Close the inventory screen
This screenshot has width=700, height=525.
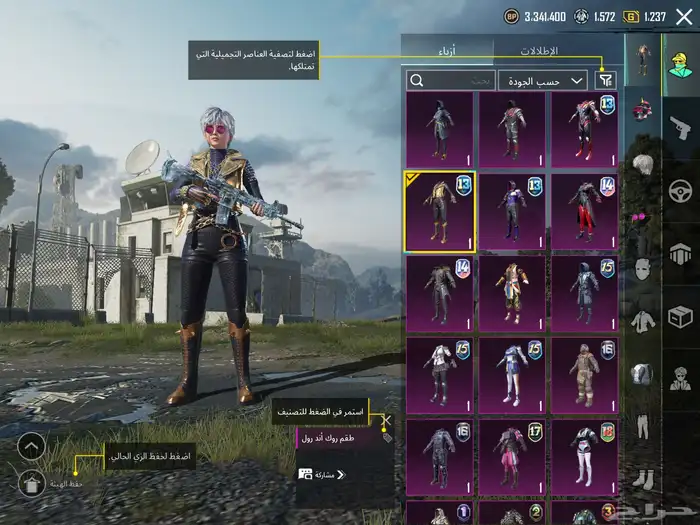[683, 16]
